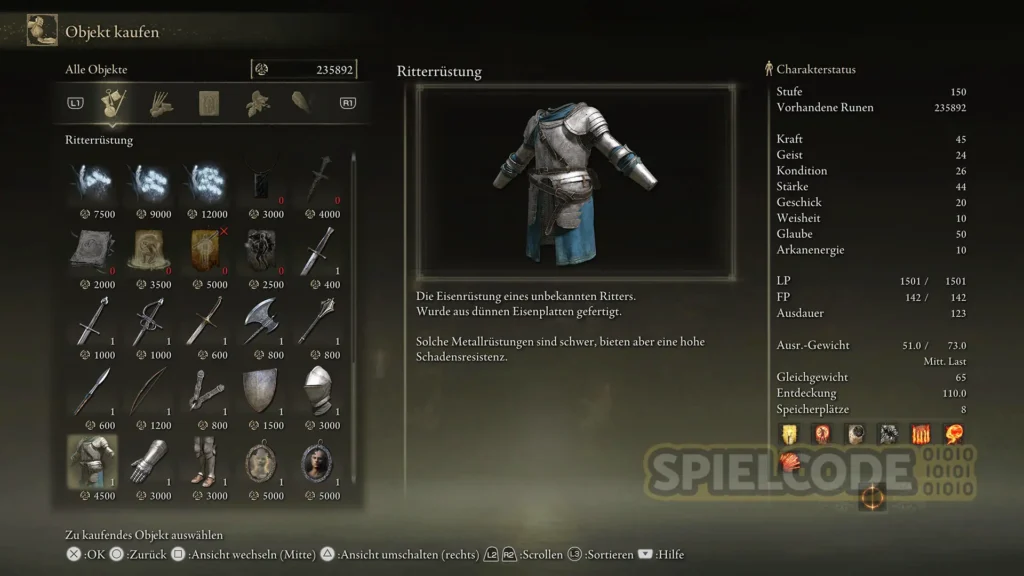Select the crossed-out banner item for 5000
This screenshot has width=1024, height=576.
point(205,251)
